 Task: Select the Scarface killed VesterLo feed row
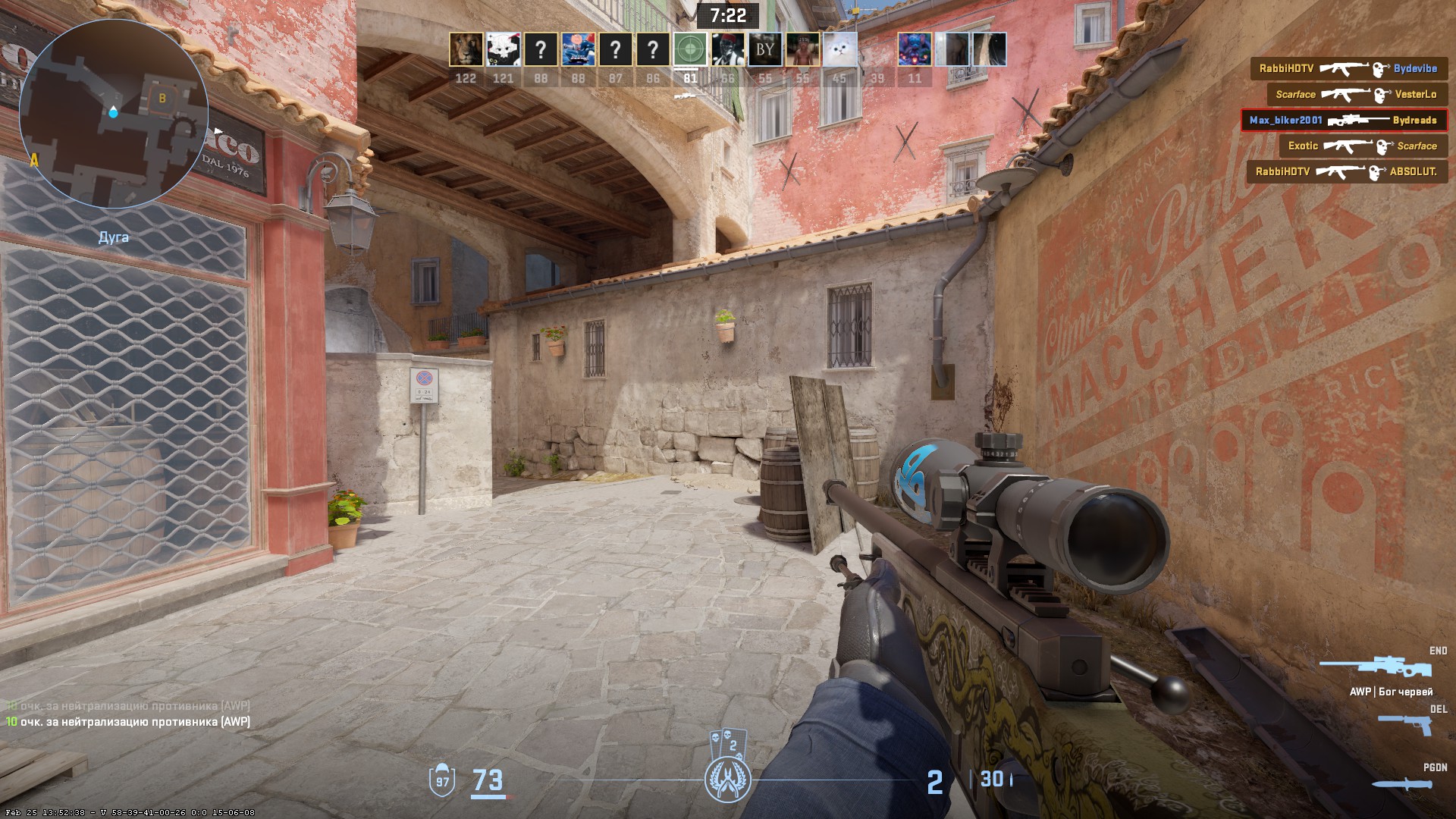pyautogui.click(x=1356, y=95)
